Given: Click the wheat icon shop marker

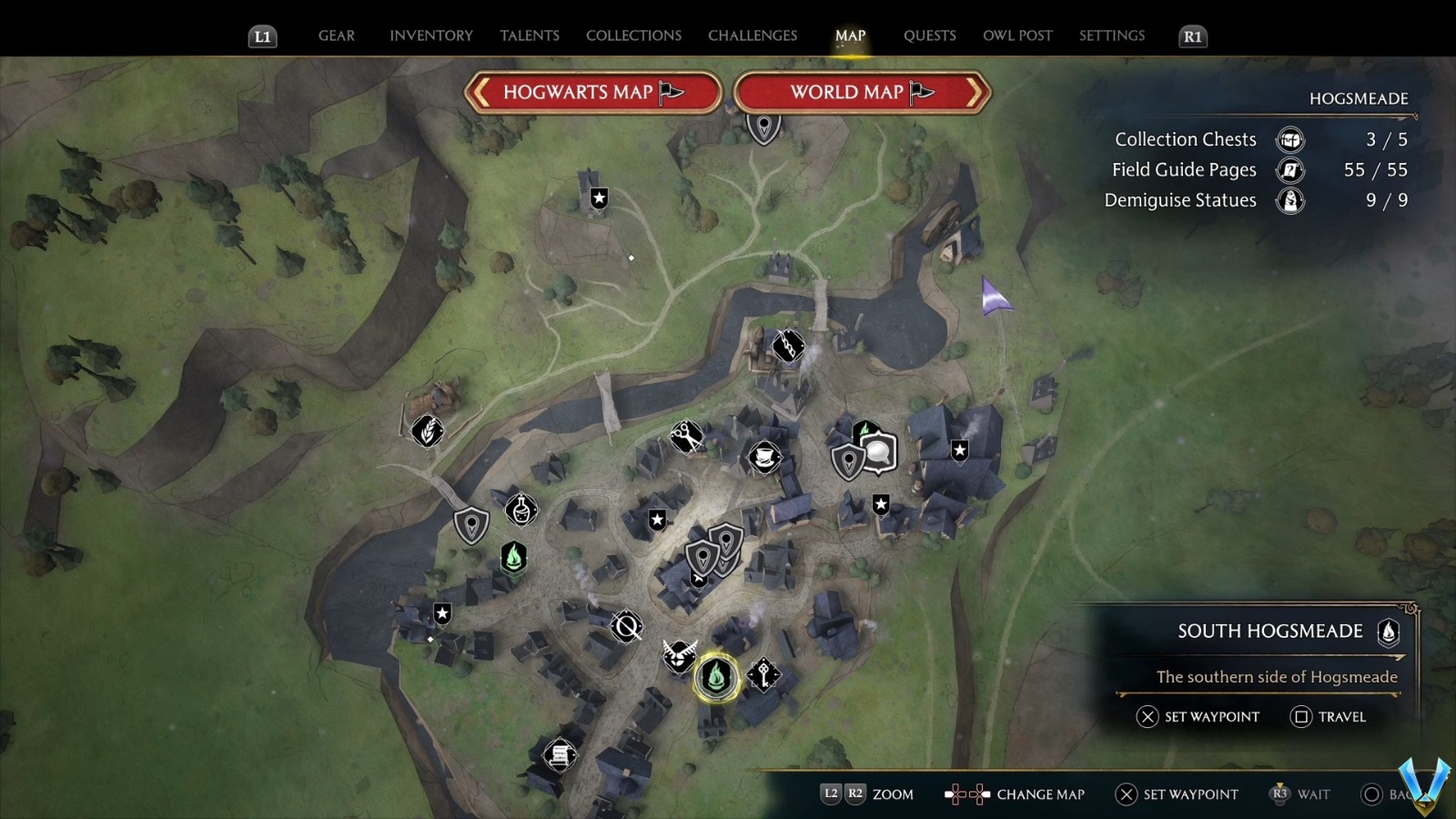Looking at the screenshot, I should (x=428, y=431).
